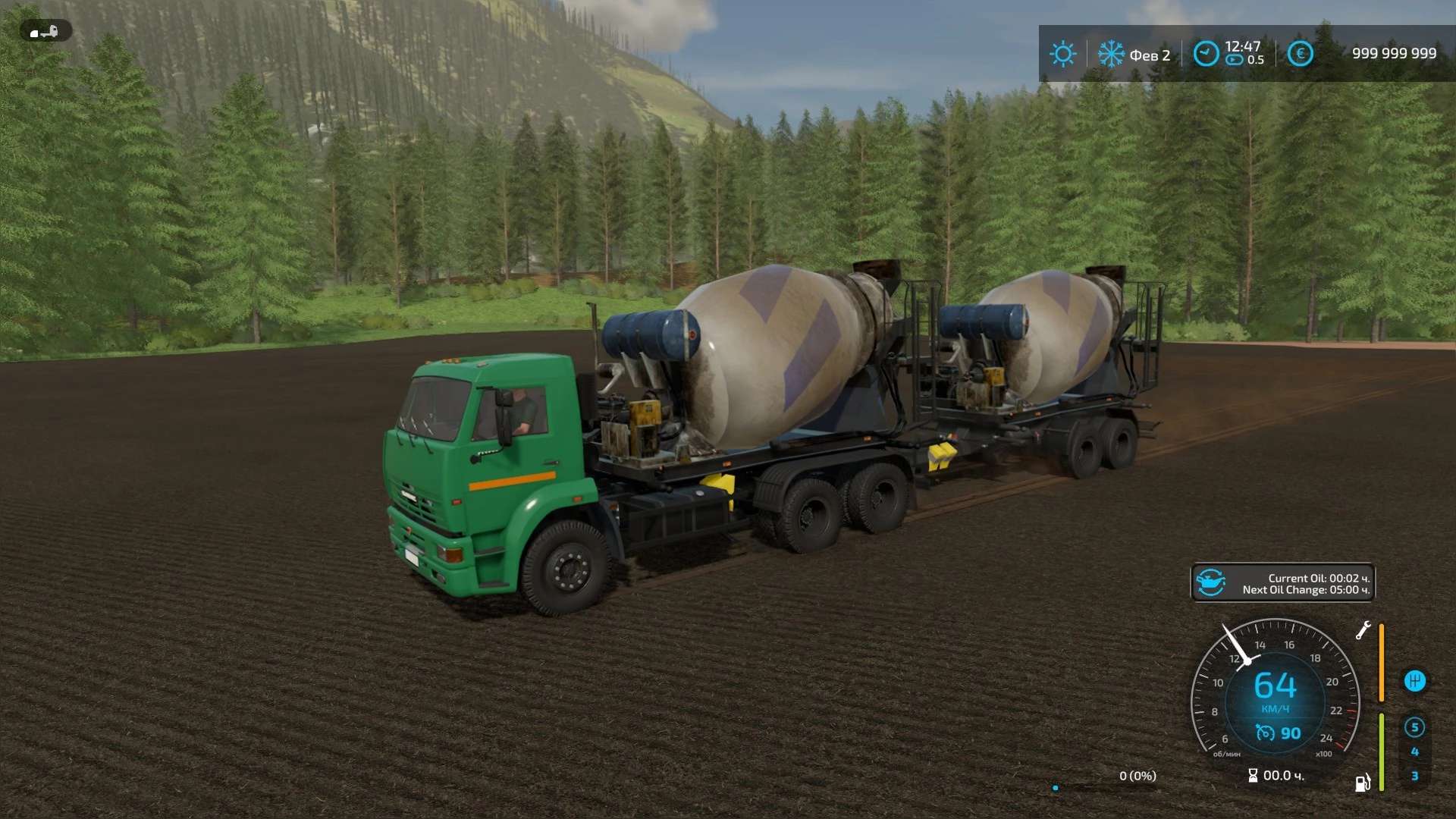Click the fuel pump icon
The height and width of the screenshot is (819, 1456).
[x=1363, y=783]
